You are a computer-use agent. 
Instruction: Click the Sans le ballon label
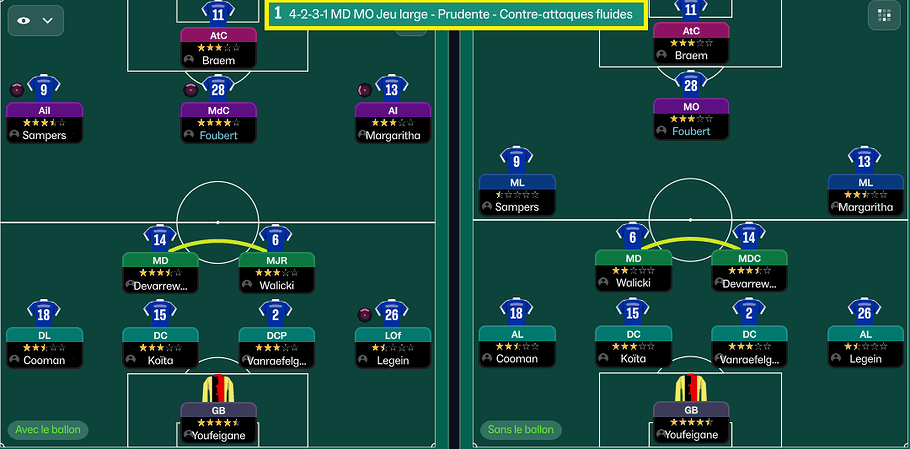tap(520, 430)
